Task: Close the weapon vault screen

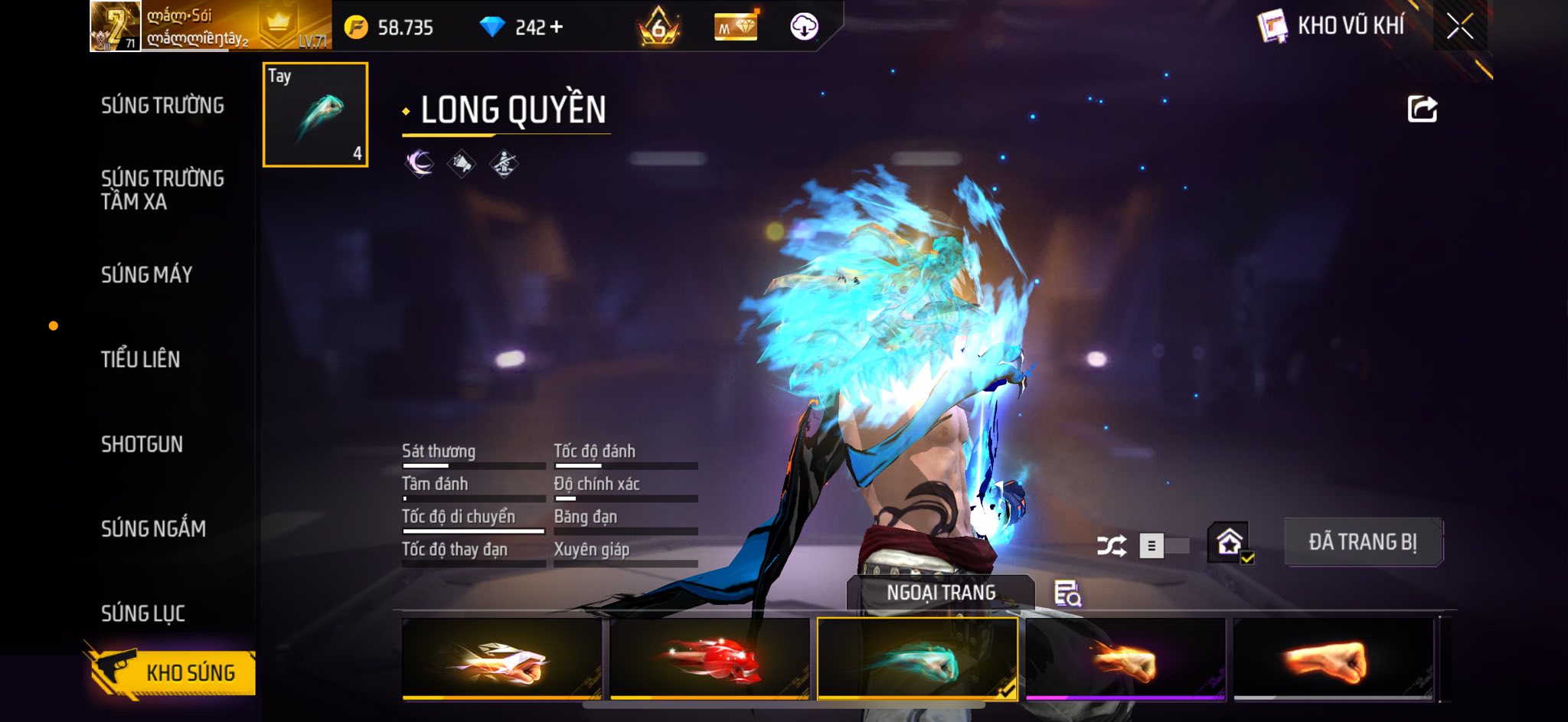Action: pos(1459,27)
